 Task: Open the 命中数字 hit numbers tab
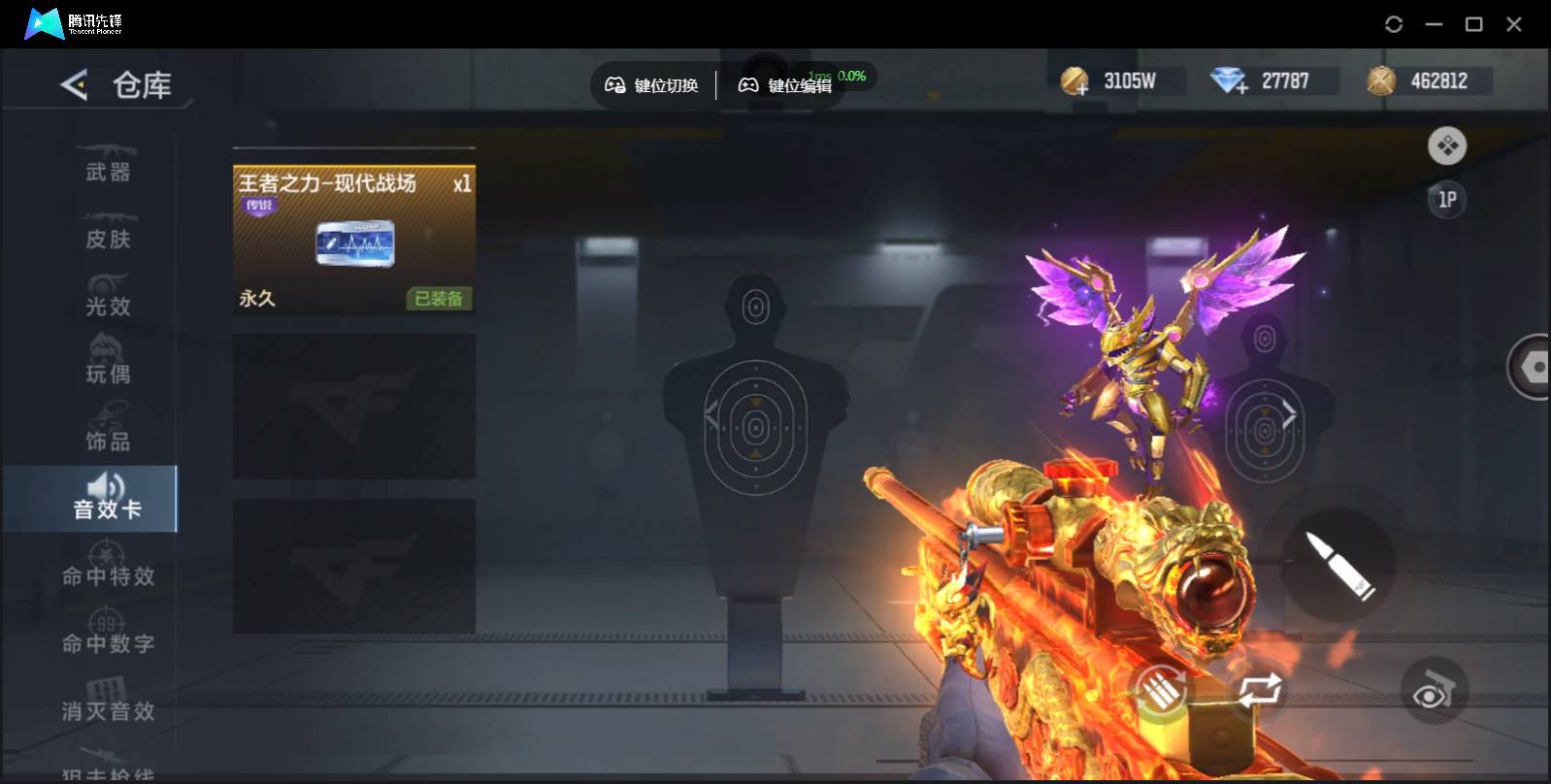click(108, 635)
